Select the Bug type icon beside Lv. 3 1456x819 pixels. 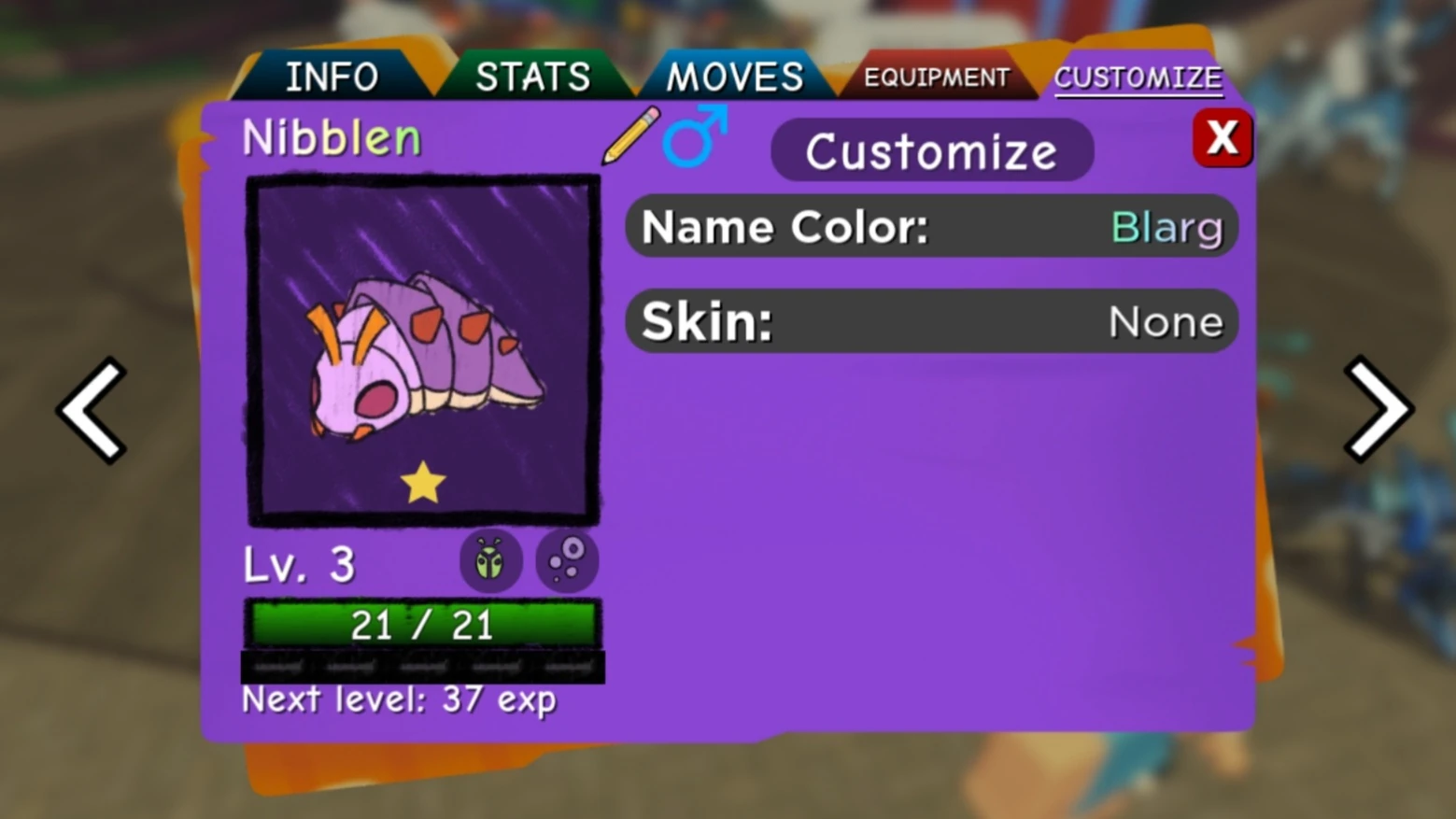point(490,559)
